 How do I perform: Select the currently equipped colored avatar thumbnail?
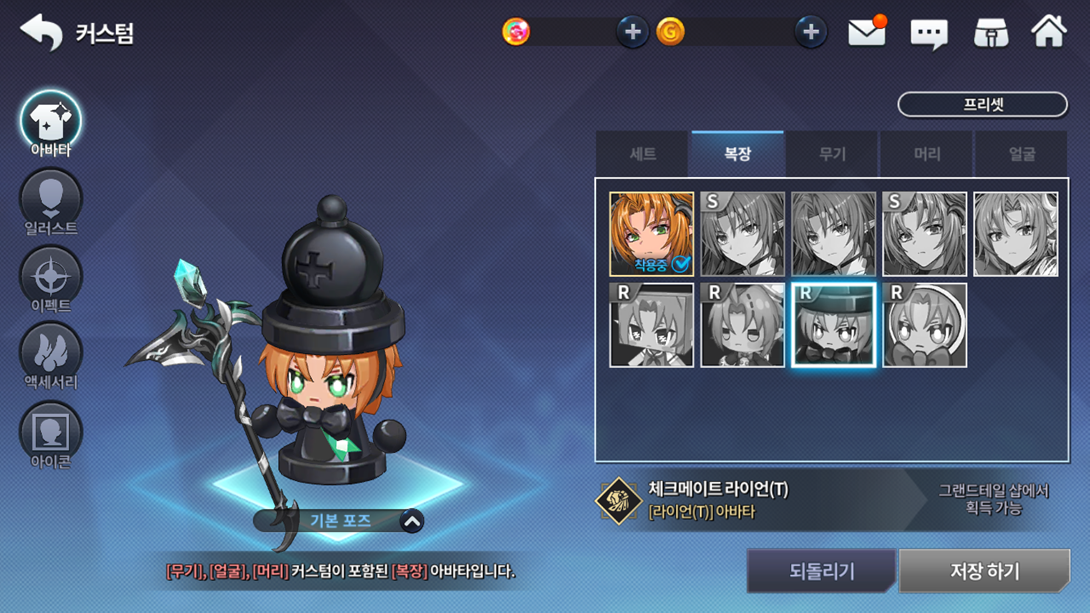[x=651, y=234]
